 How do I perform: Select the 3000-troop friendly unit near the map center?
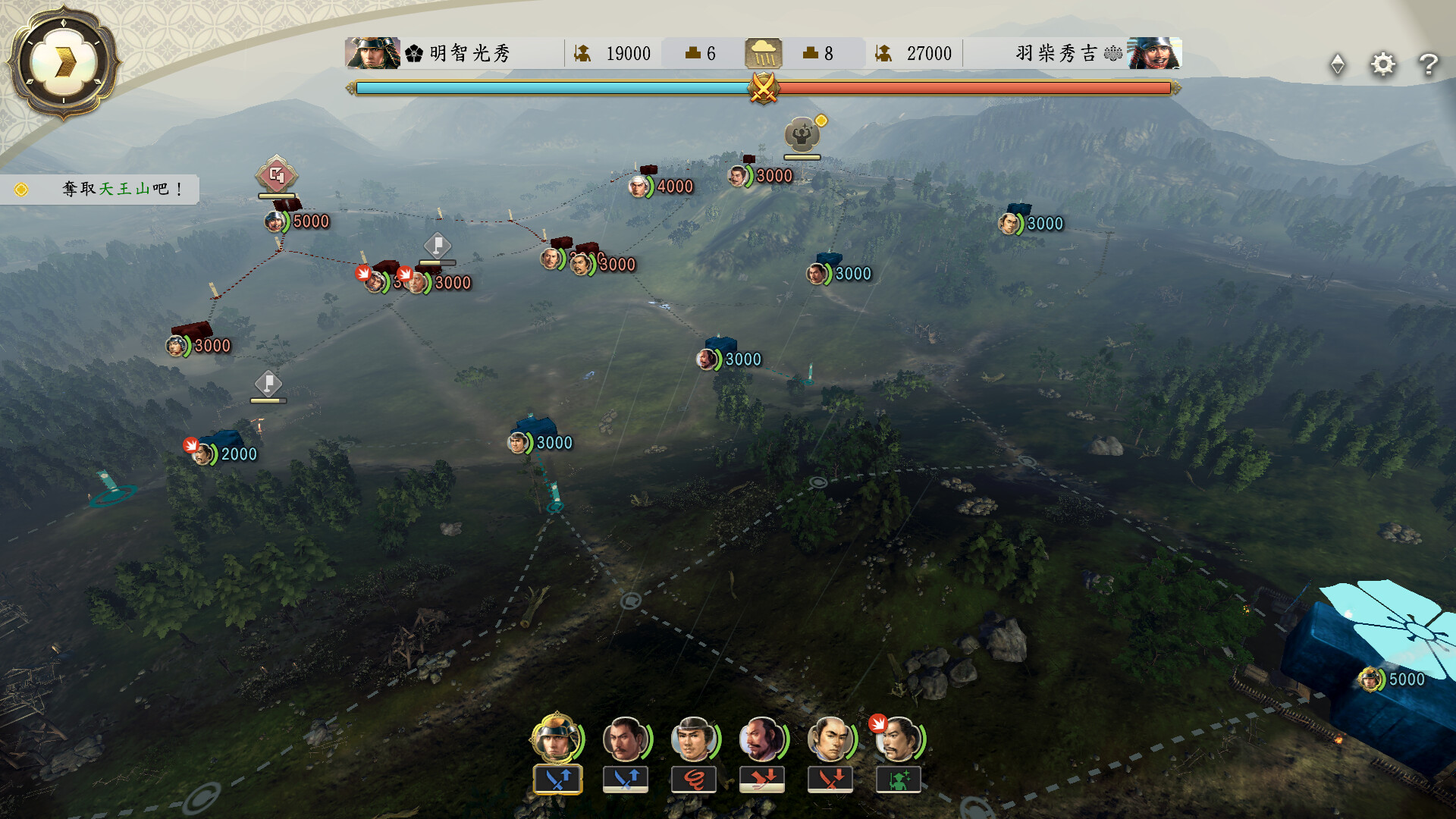(705, 359)
